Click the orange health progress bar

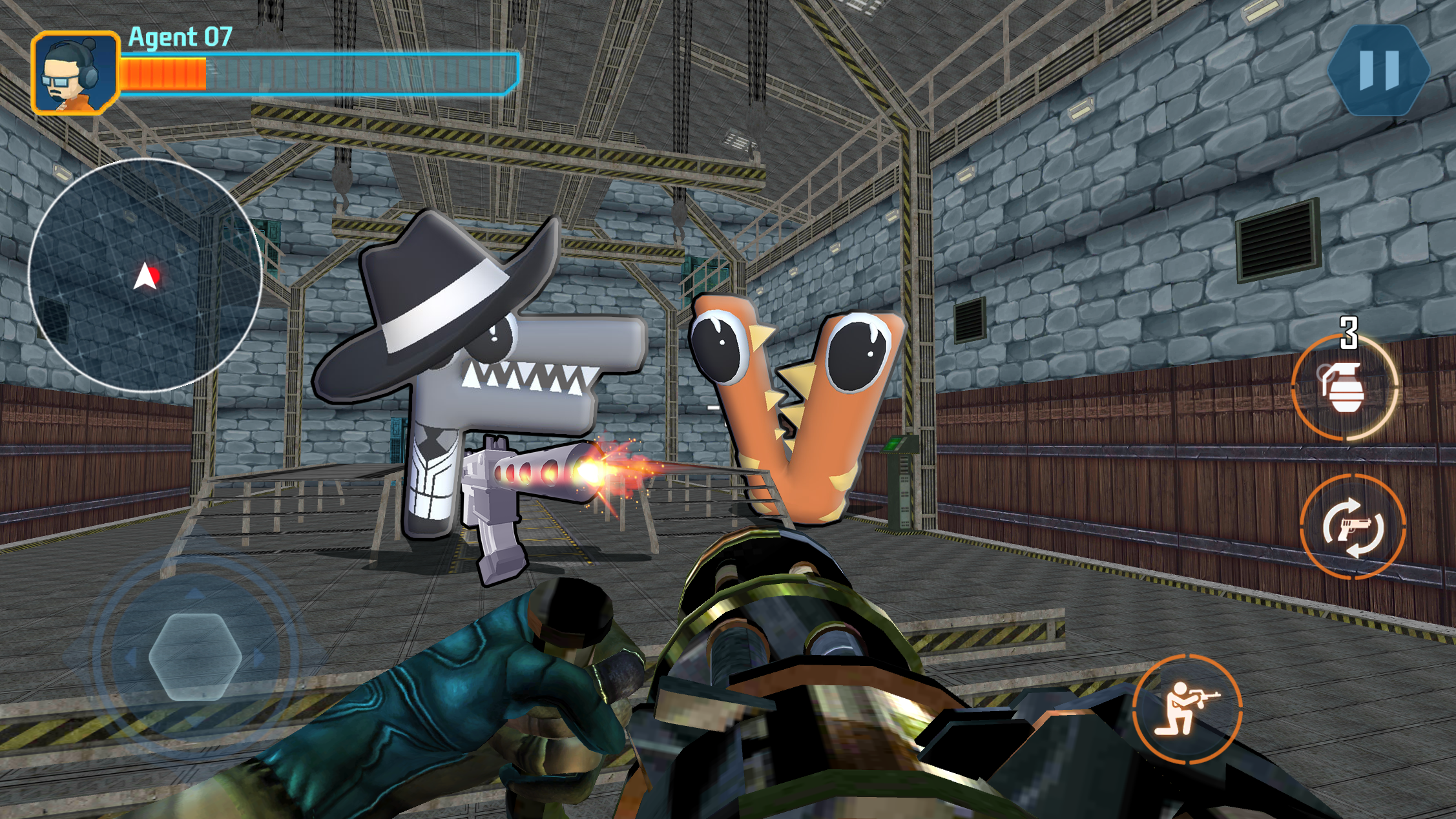click(164, 73)
